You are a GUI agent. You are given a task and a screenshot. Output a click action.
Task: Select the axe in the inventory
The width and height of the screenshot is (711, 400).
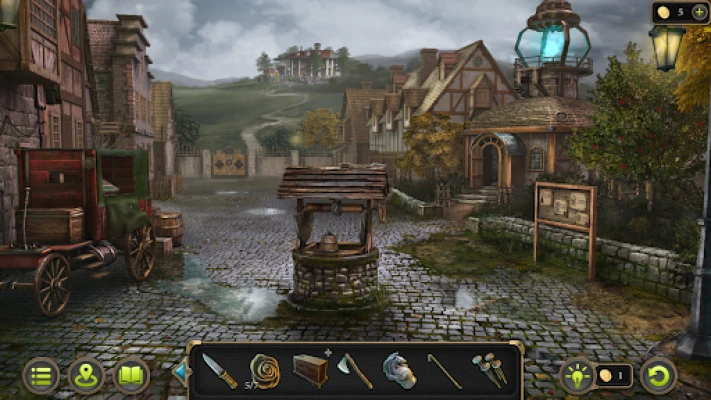[355, 371]
